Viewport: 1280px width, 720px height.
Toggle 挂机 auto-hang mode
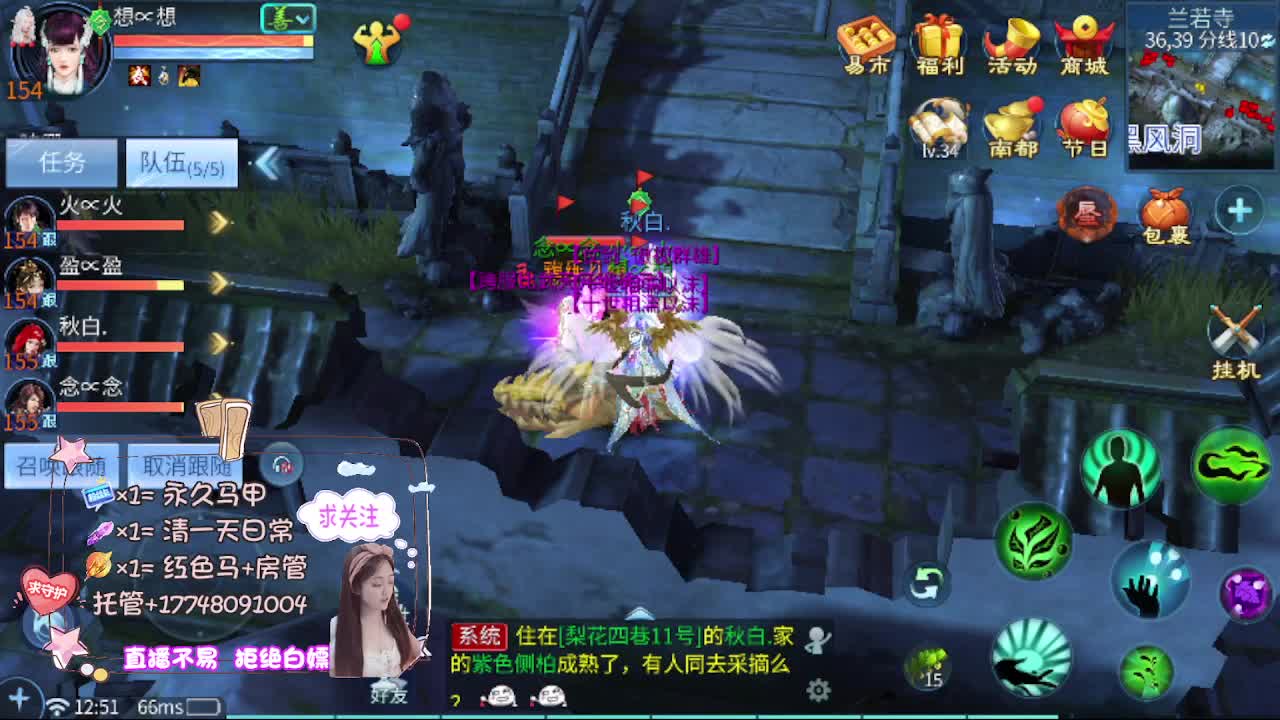(1235, 330)
